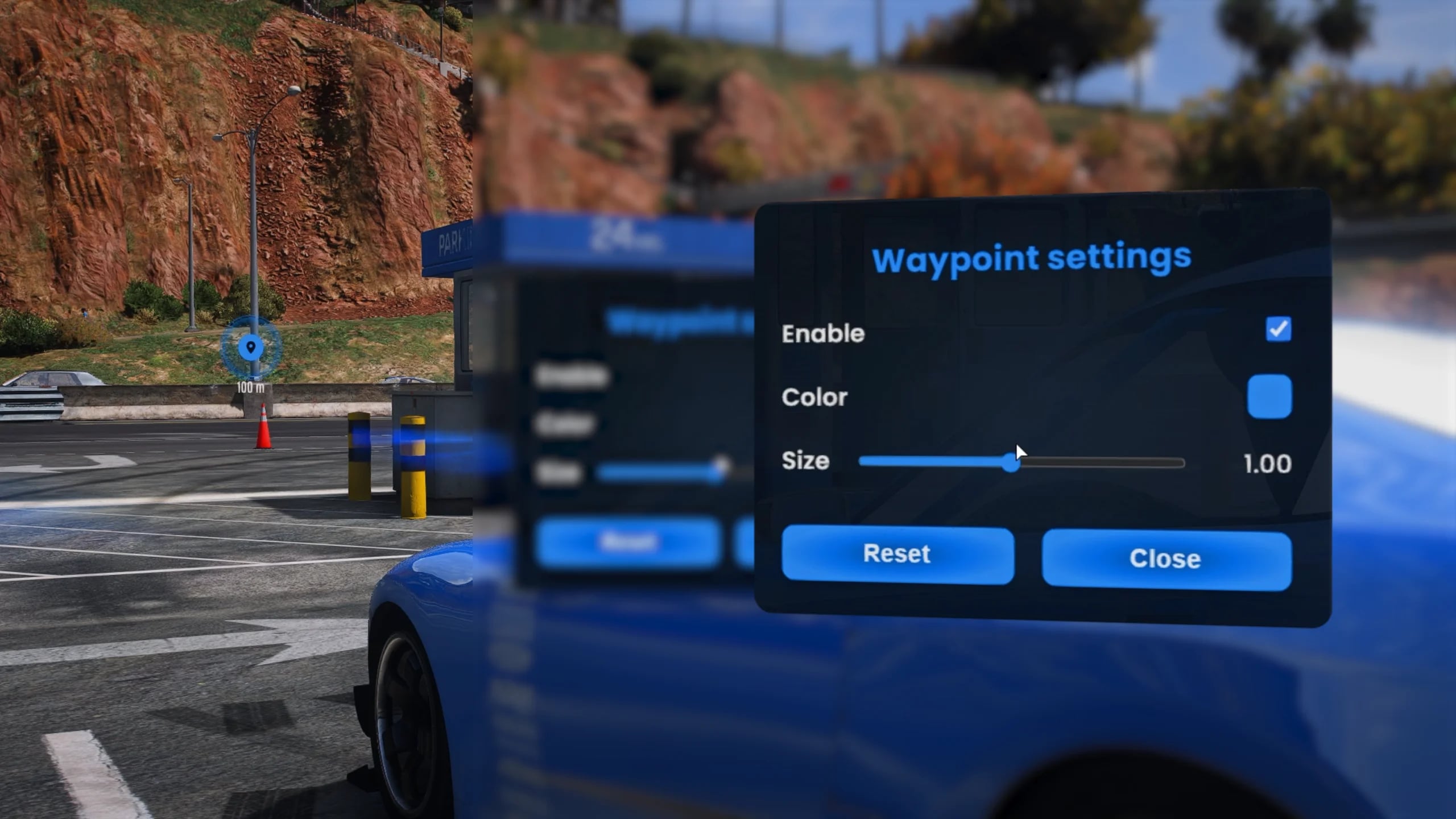
Task: Click the Color label text
Action: point(813,397)
